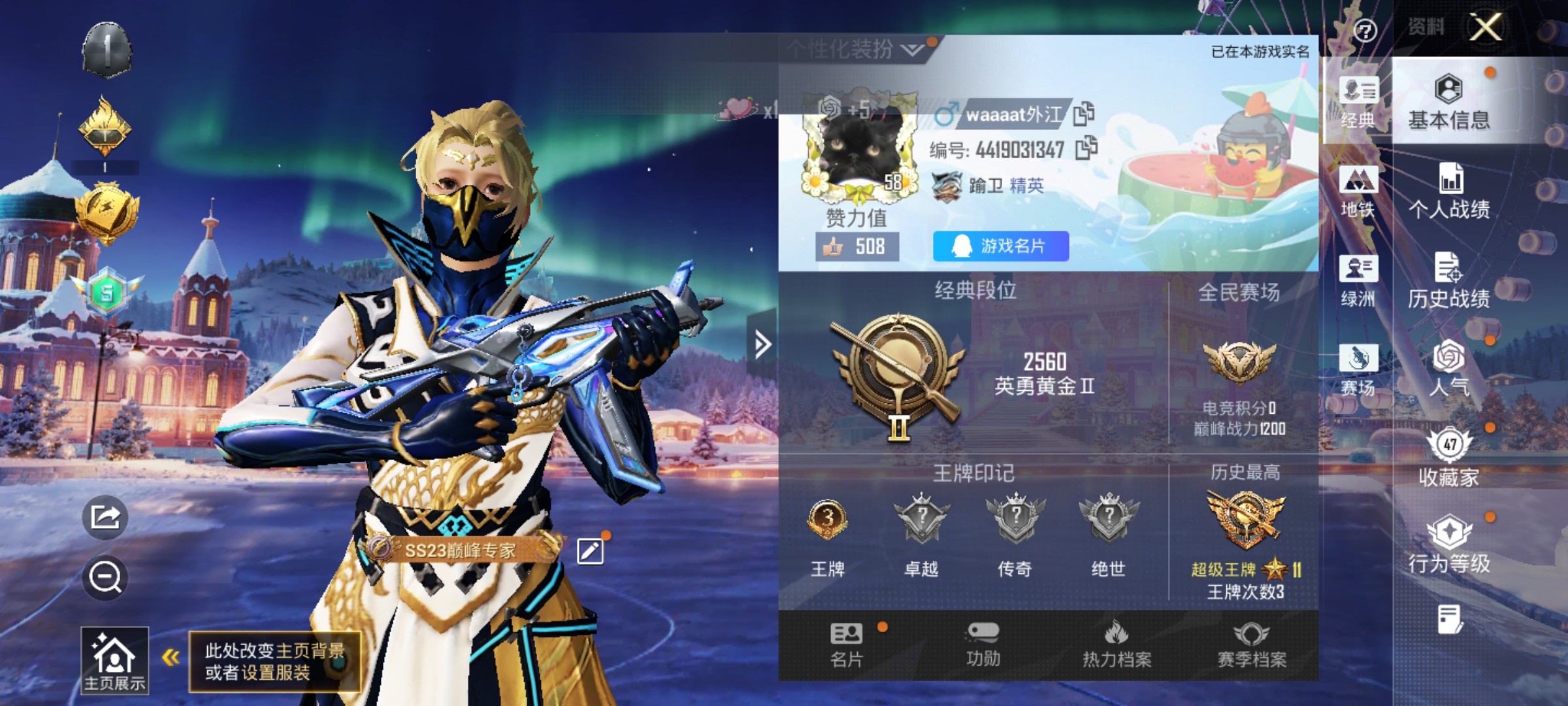Copy the player ID number 4419031347
Screen dimensions: 1568x706
(x=1086, y=148)
